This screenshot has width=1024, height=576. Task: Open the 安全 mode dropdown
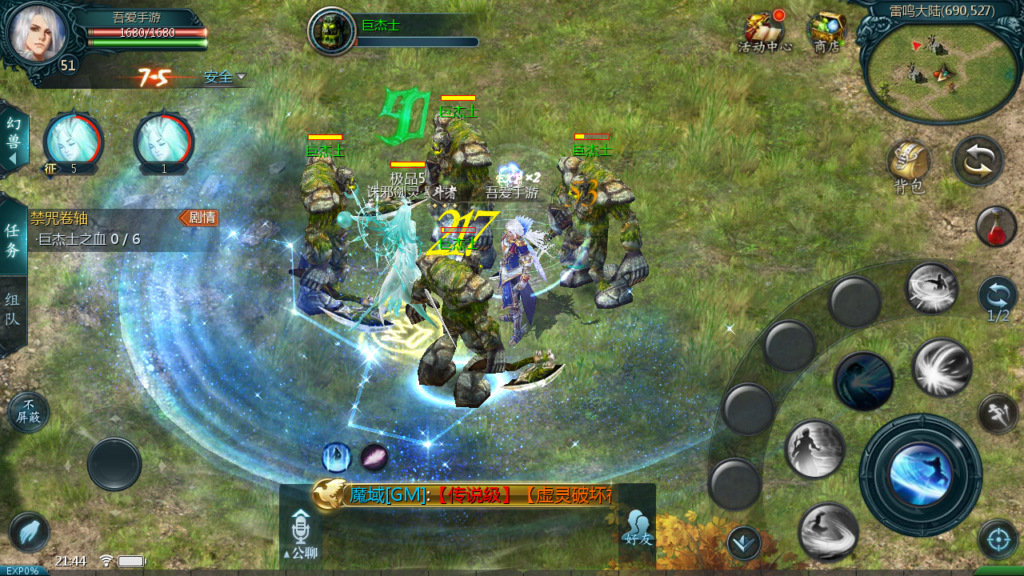tap(224, 77)
